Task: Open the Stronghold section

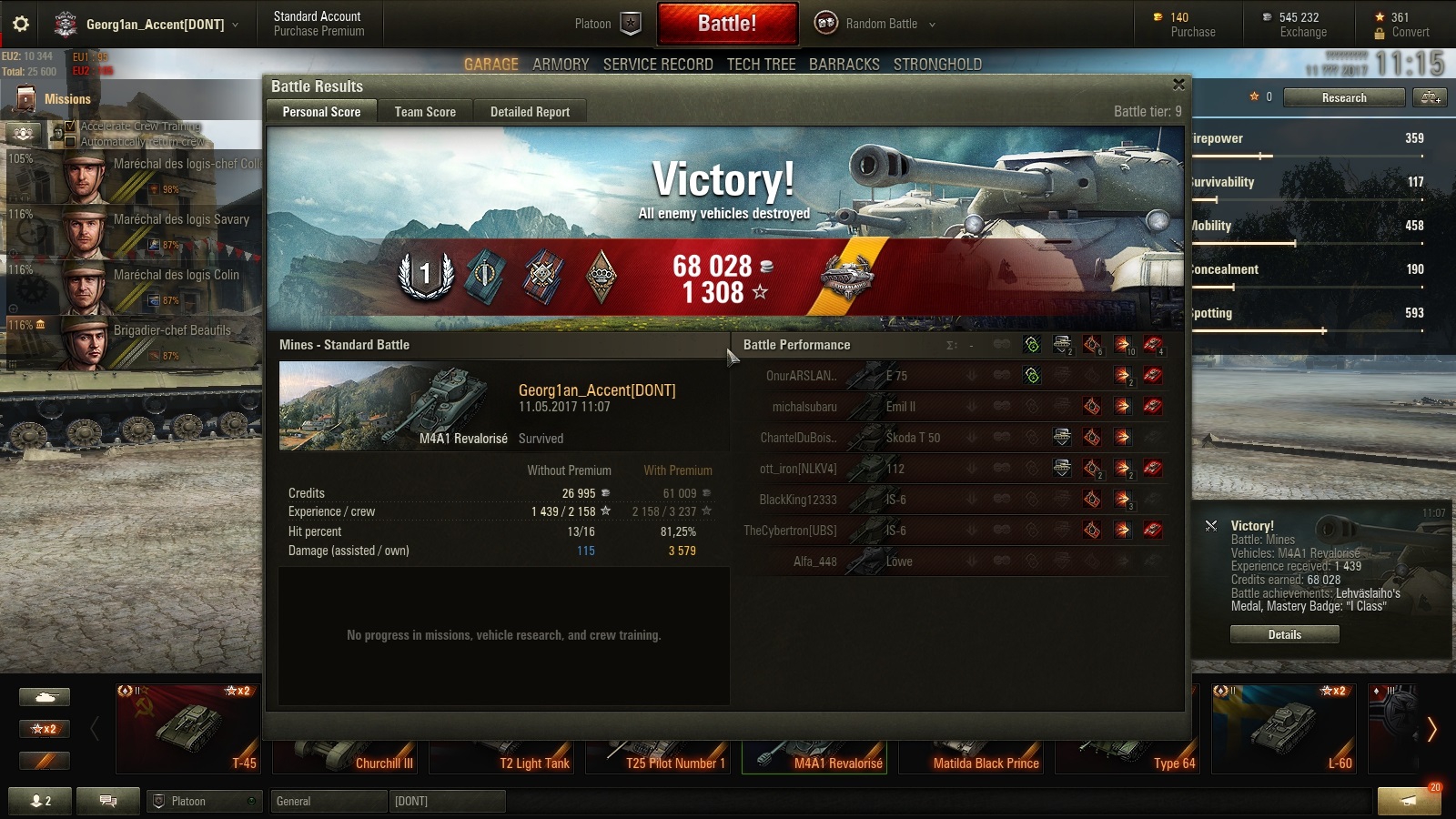Action: [x=937, y=65]
